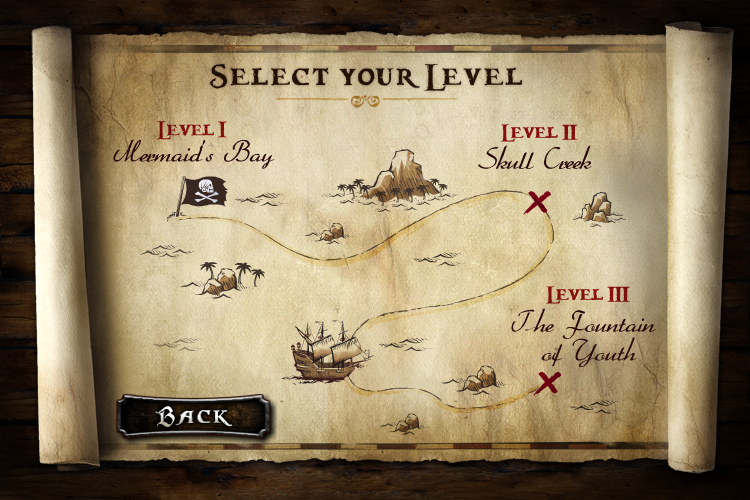
Task: Click the red X marker for Skull Creek
Action: pos(538,202)
